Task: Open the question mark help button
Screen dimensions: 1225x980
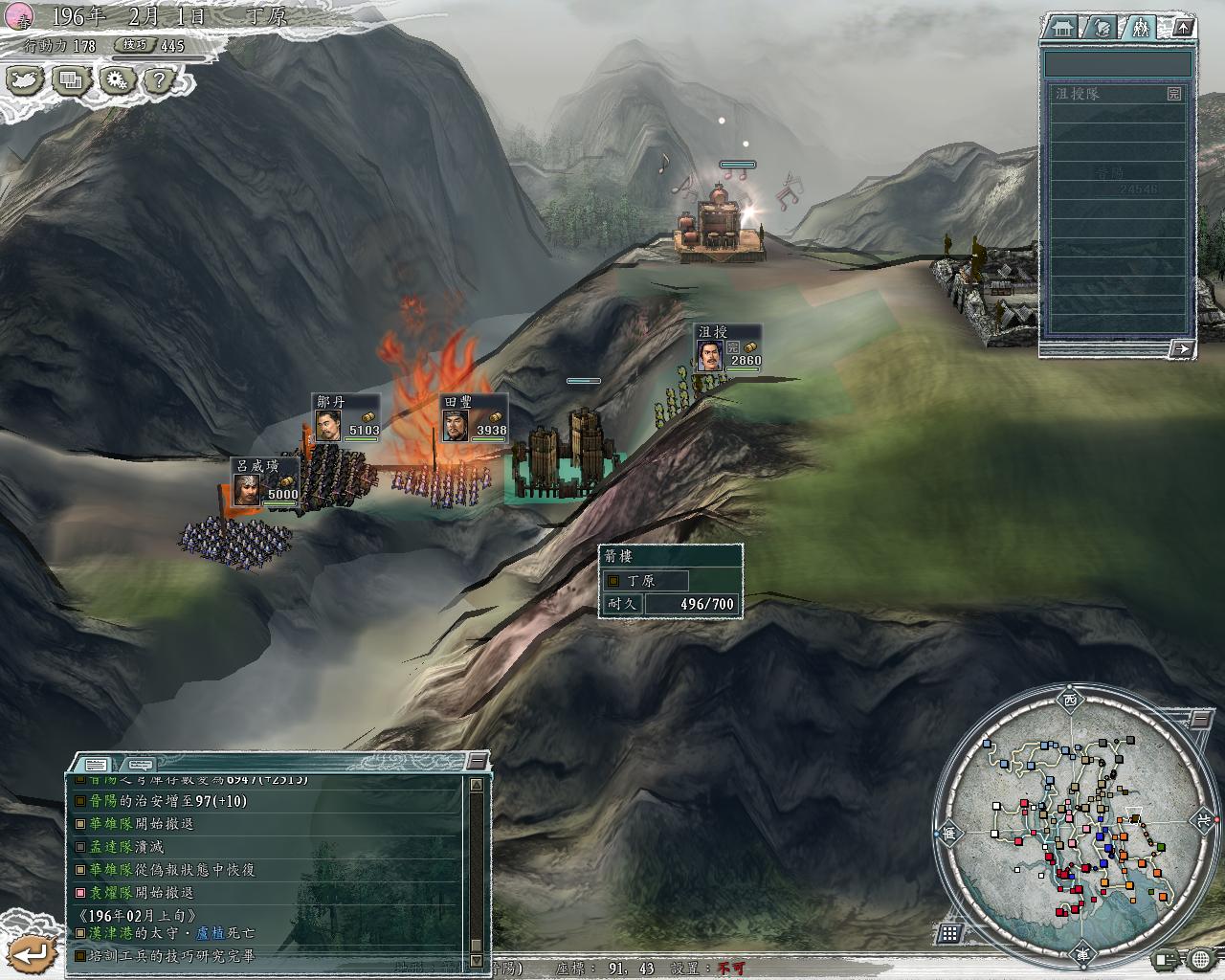Action: coord(161,80)
